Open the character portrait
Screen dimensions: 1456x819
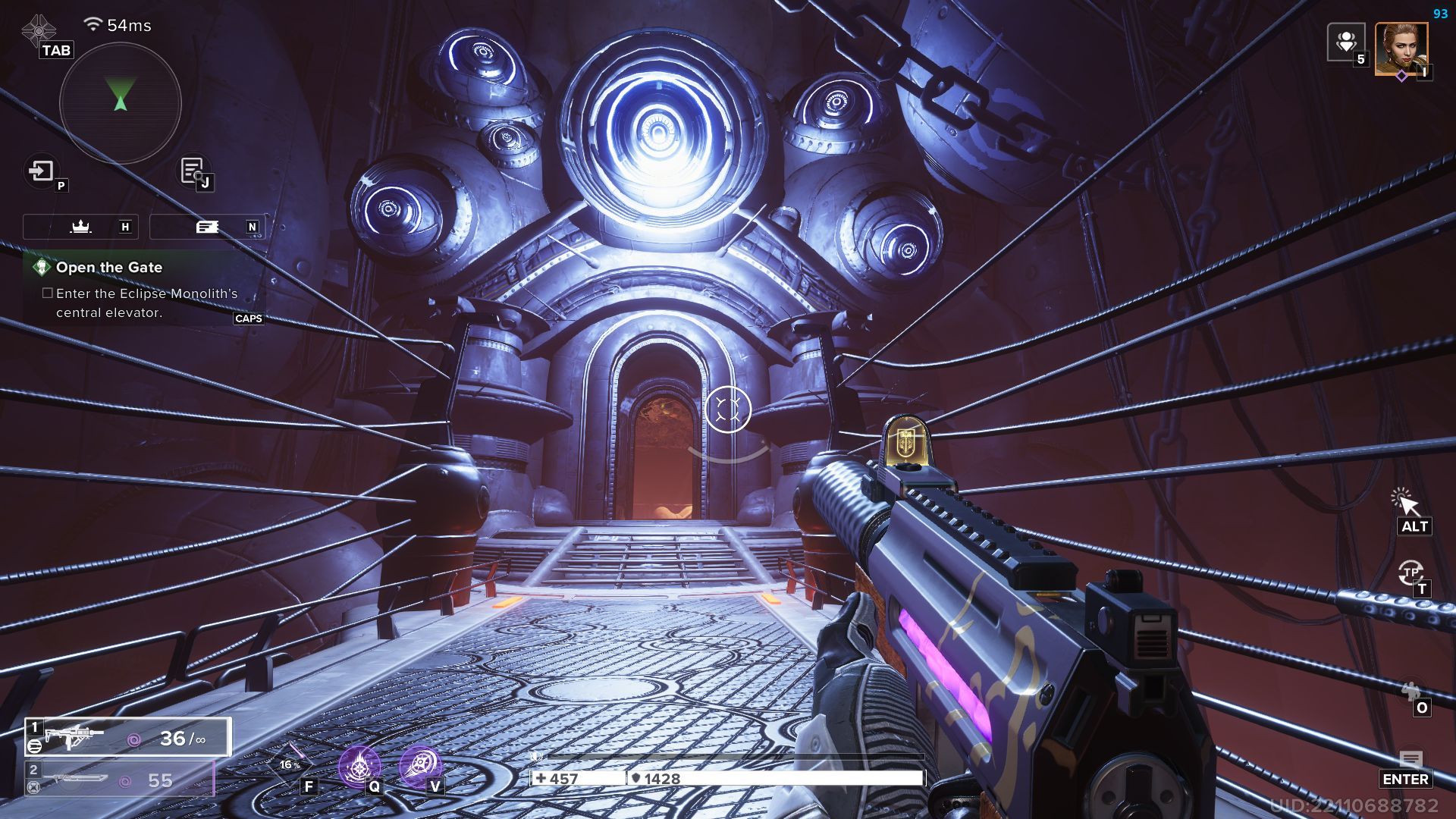coord(1401,49)
